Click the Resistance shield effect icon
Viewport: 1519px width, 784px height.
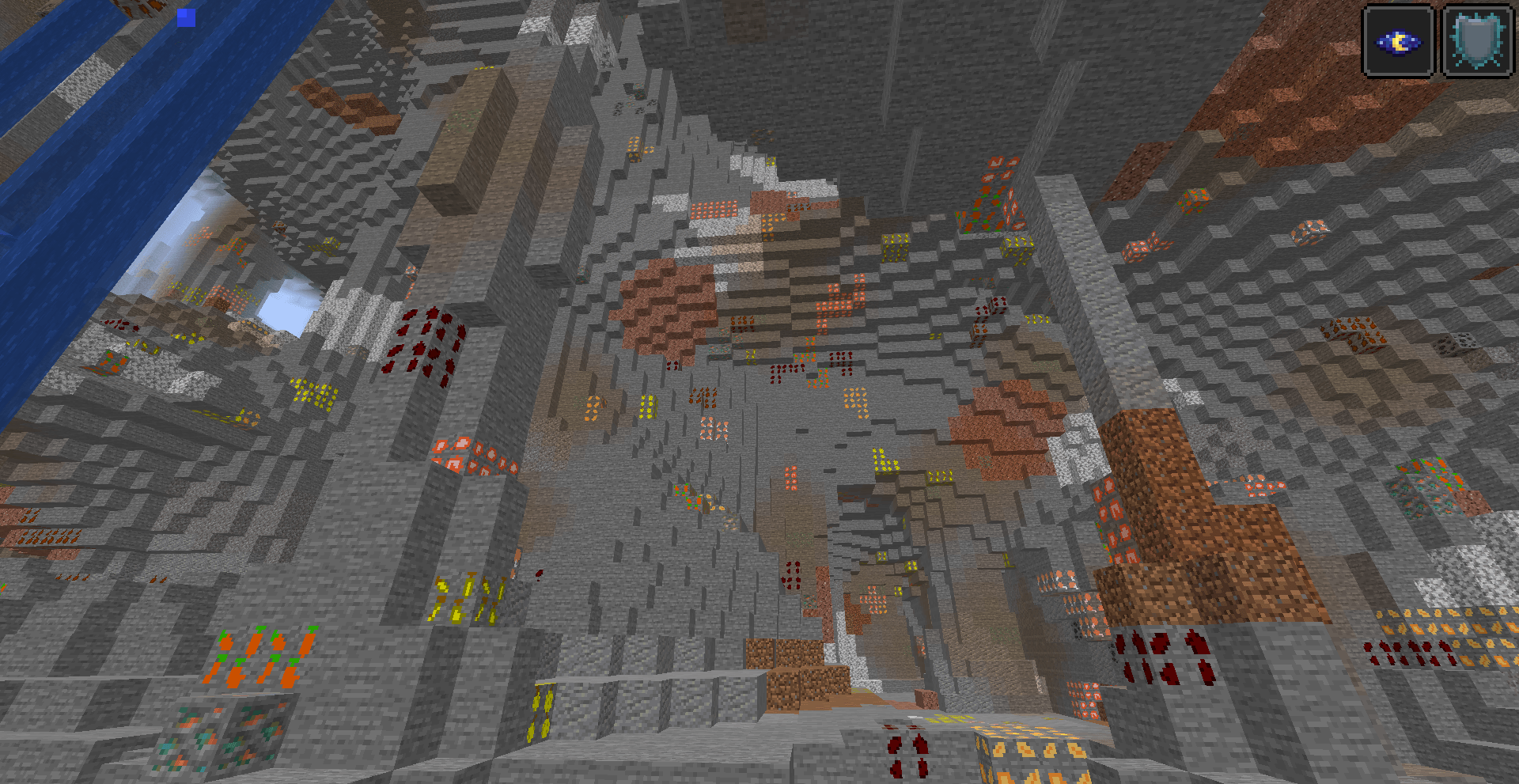1478,40
